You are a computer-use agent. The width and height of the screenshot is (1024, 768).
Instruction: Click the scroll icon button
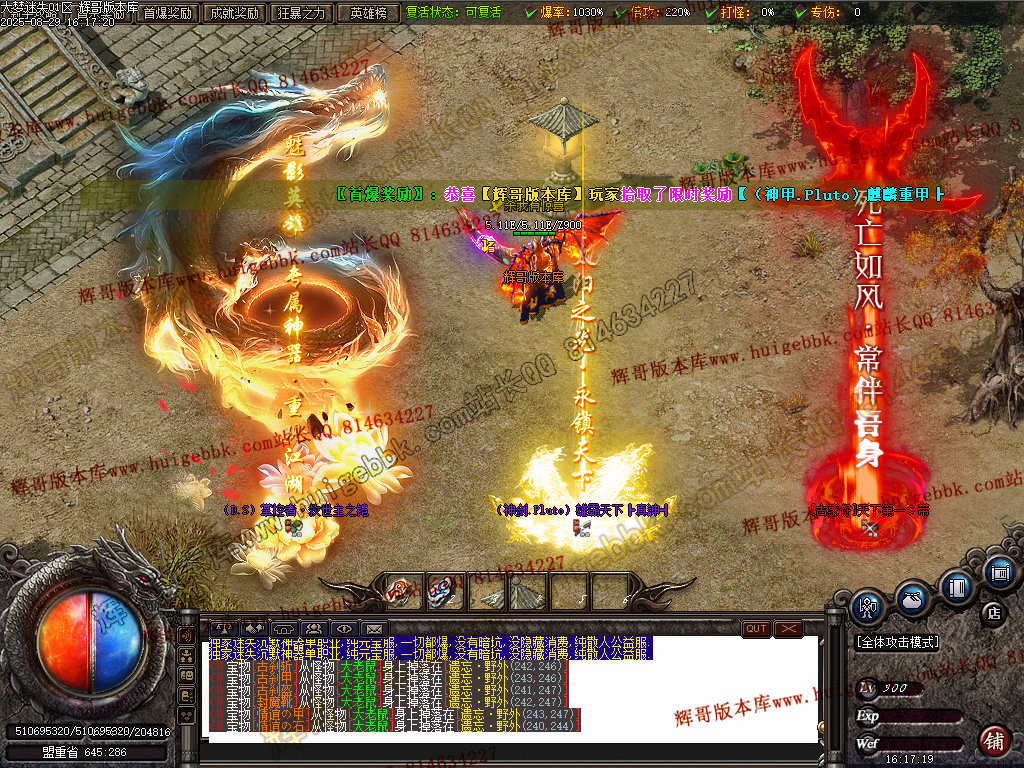coord(999,573)
